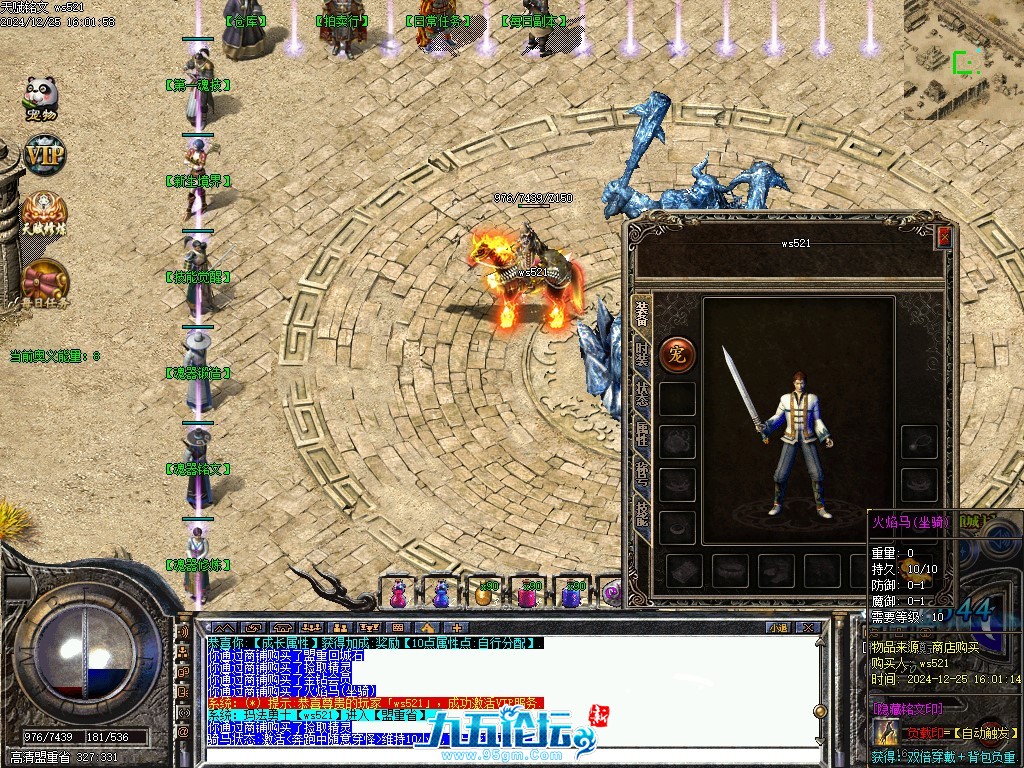Image resolution: width=1024 pixels, height=768 pixels.
Task: Select the purple swirl orb hotbar slot
Action: (612, 594)
